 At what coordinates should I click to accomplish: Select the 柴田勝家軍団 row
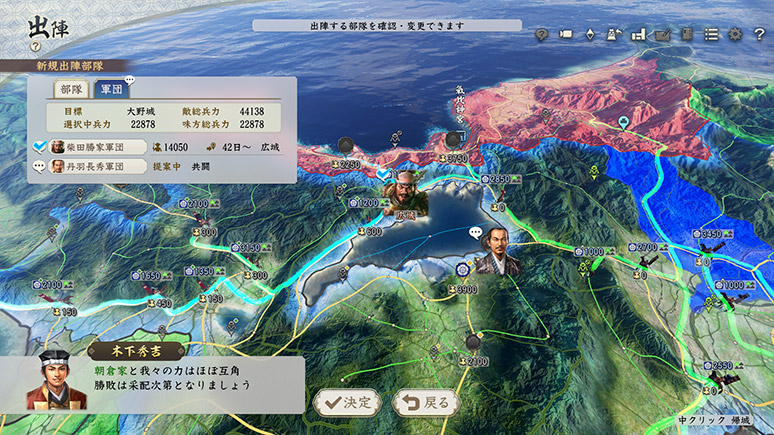coord(100,146)
